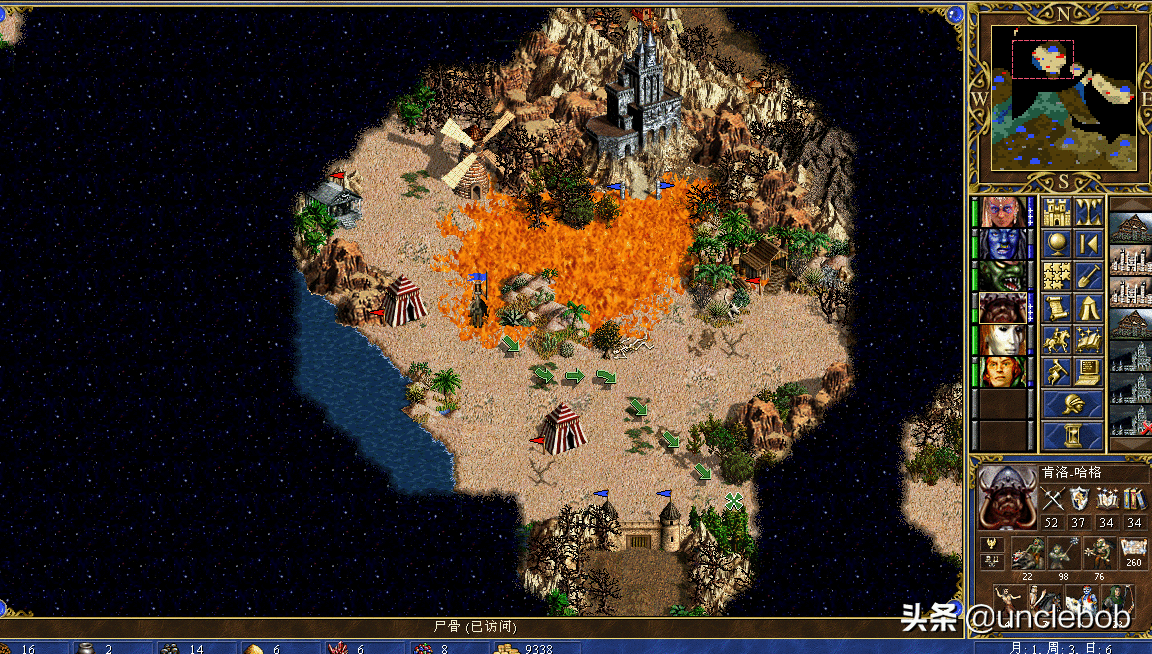Click the large horned hero portrait in the info panel
1152x654 pixels.
[1003, 497]
